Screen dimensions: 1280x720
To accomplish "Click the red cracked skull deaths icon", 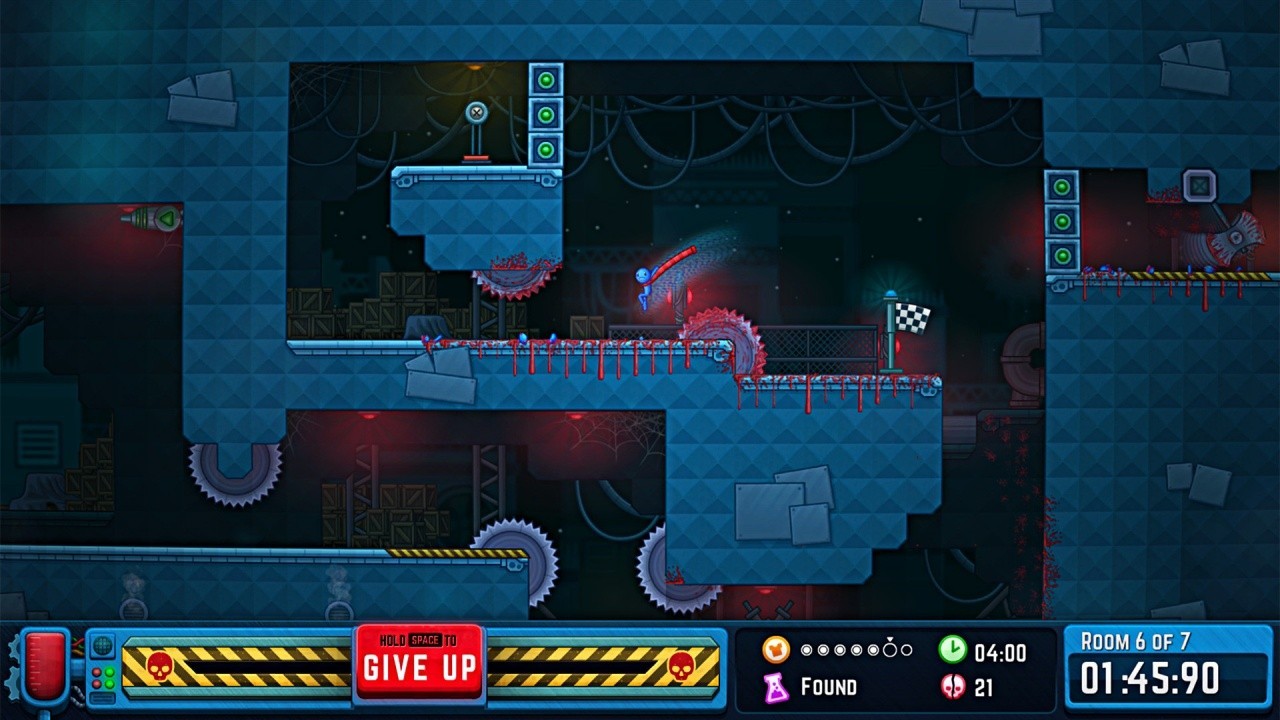I will pyautogui.click(x=952, y=687).
